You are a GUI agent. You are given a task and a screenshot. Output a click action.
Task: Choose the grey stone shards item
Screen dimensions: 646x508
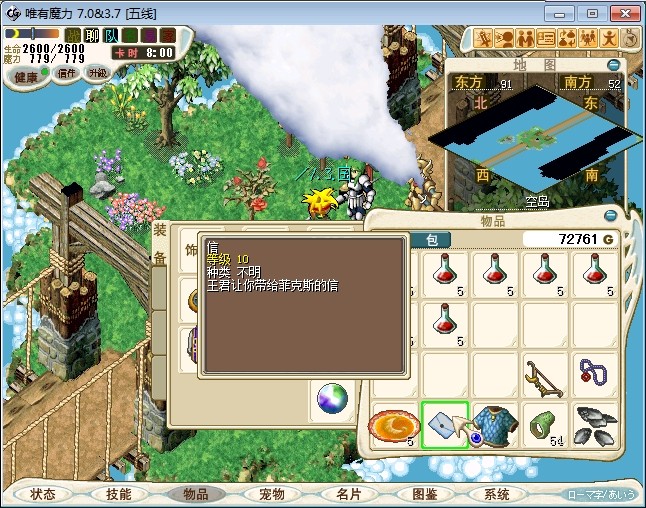pos(596,425)
